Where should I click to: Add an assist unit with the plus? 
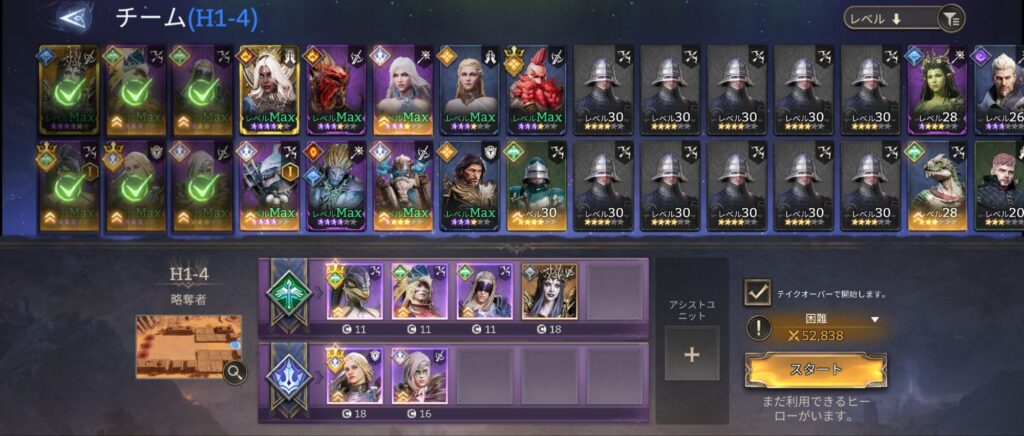[x=692, y=354]
